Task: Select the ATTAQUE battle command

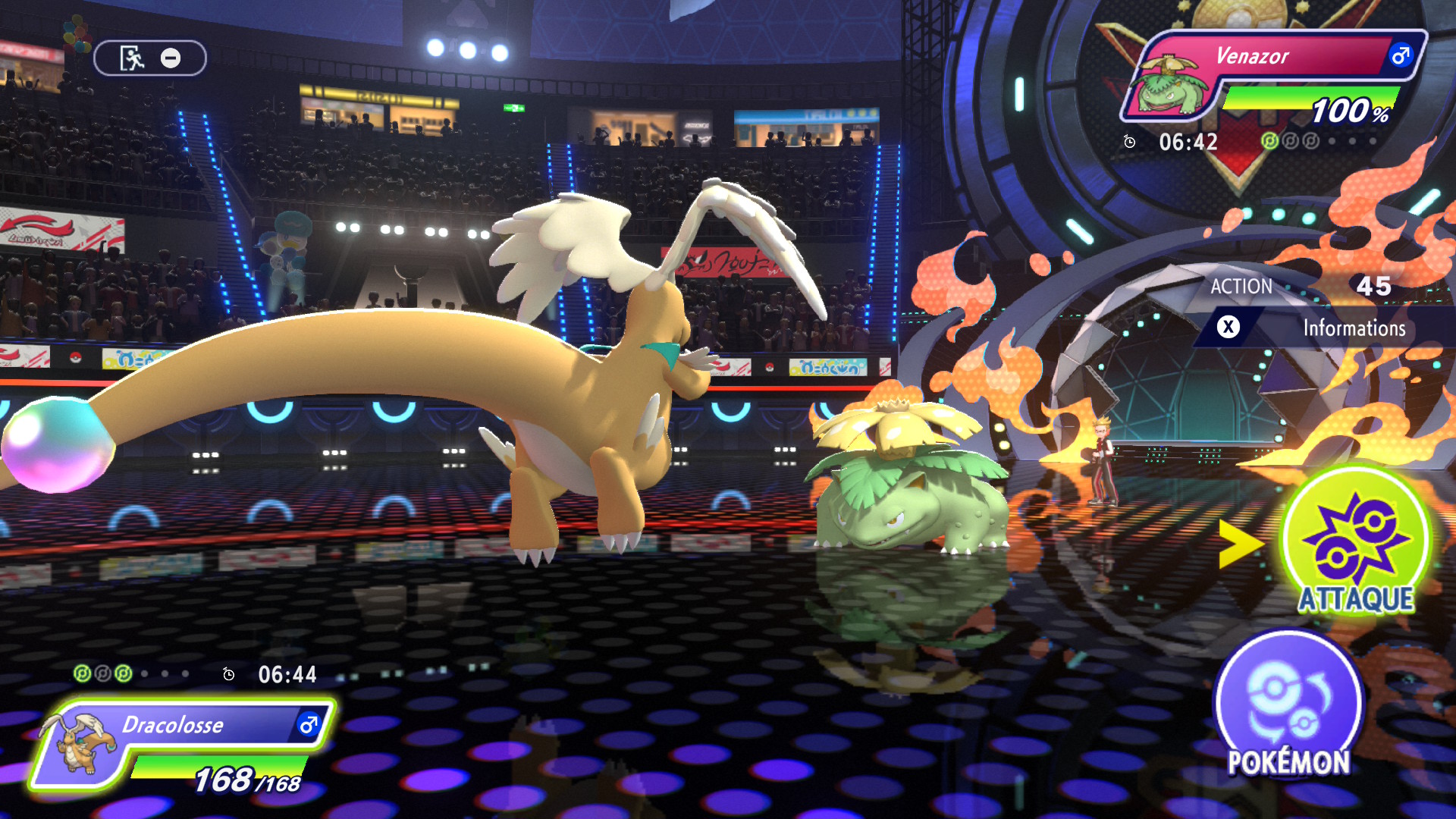Action: pyautogui.click(x=1355, y=542)
